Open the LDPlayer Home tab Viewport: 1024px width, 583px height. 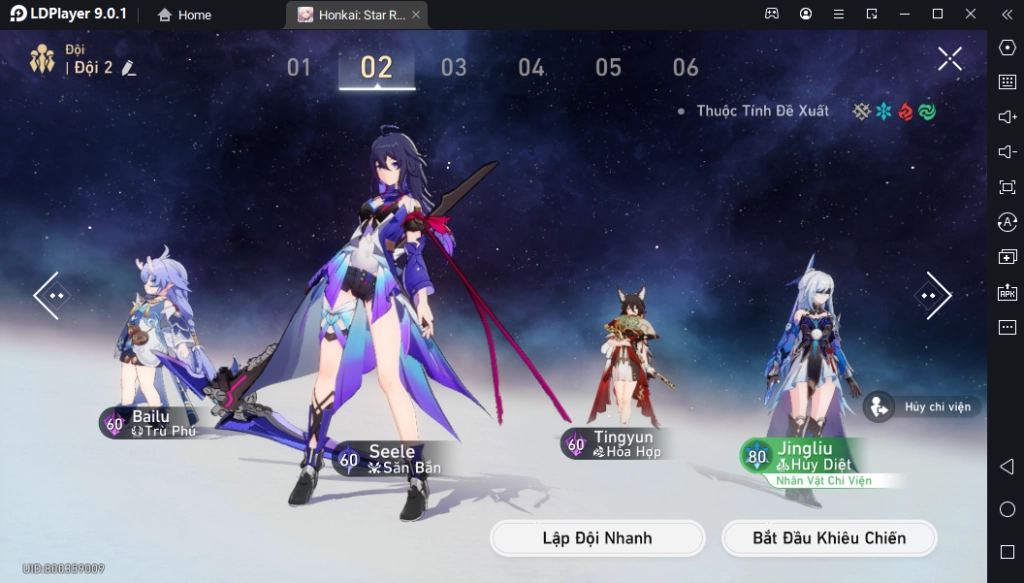coord(185,15)
